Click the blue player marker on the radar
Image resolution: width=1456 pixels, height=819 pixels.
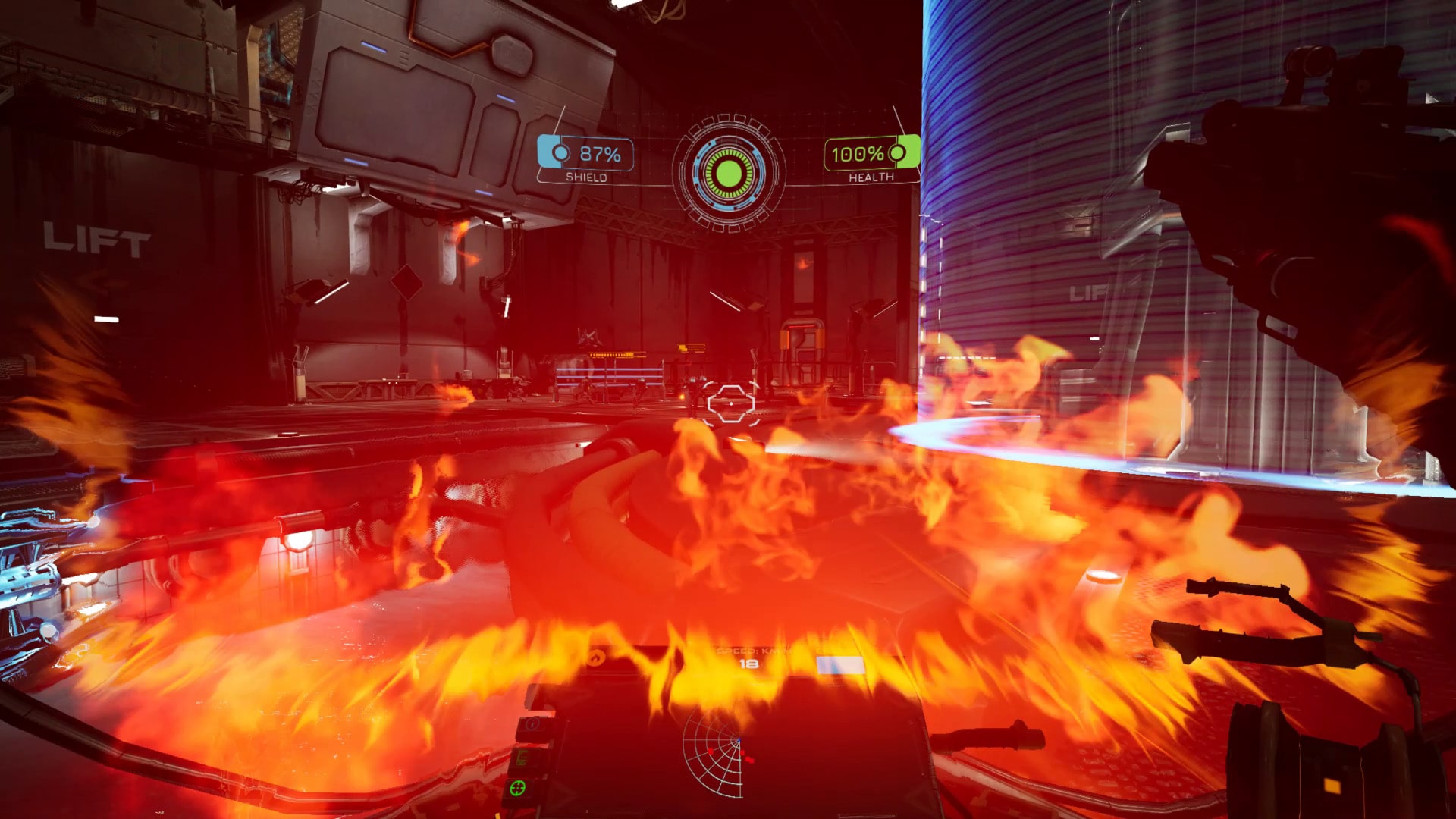(739, 740)
